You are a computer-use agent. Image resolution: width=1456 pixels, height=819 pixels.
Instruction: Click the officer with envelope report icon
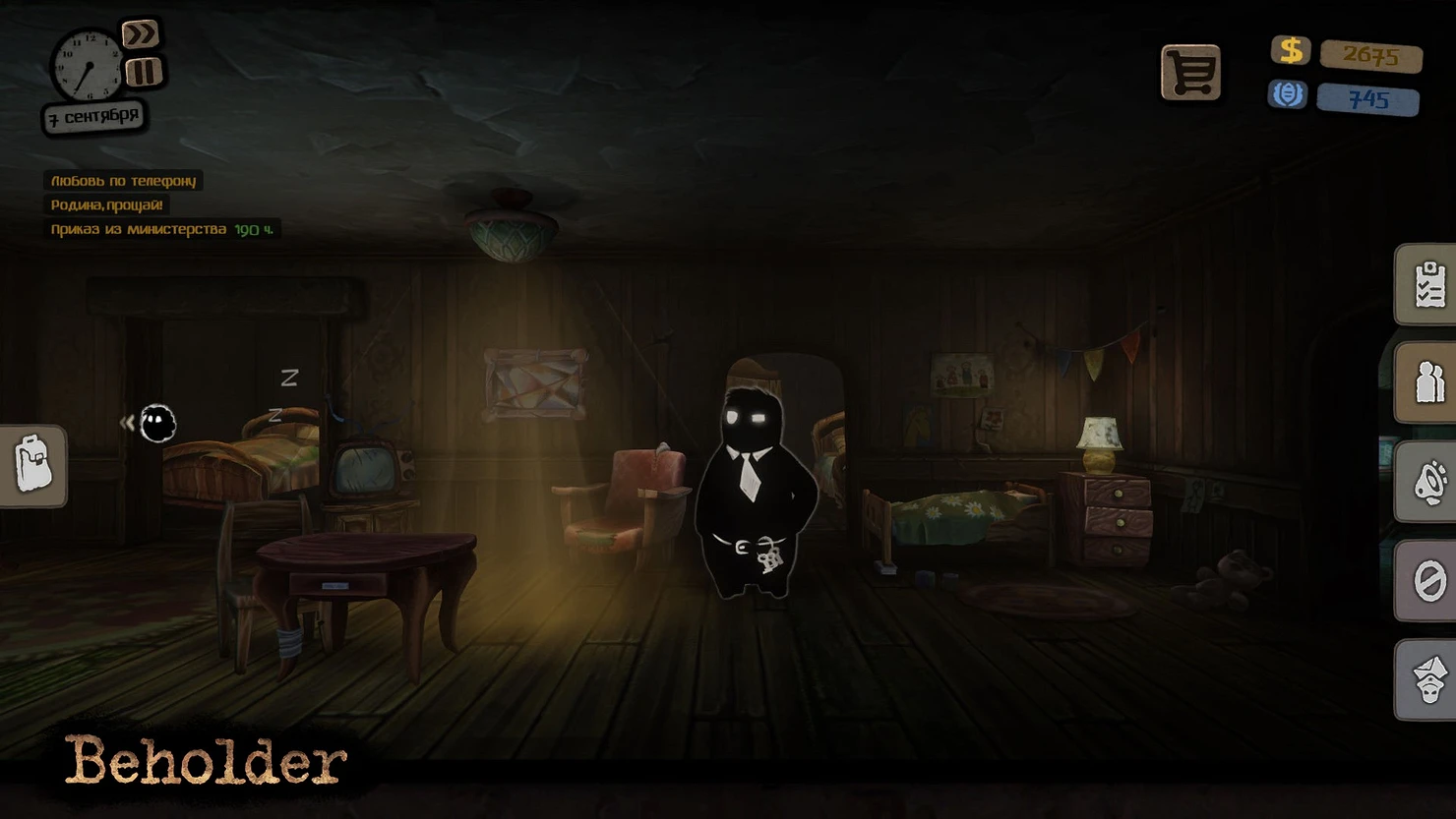coord(1428,679)
